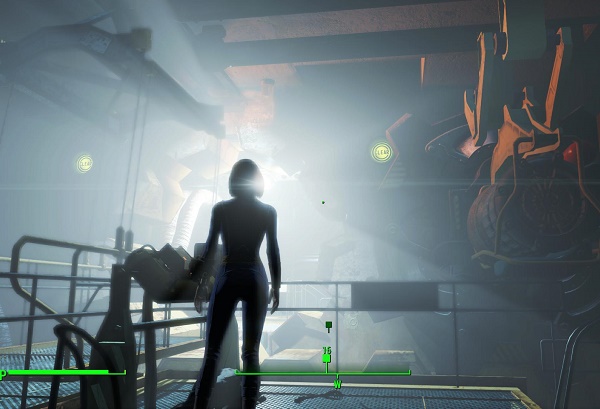Select the compass bar's W heading
This screenshot has height=409, width=600.
coord(337,384)
